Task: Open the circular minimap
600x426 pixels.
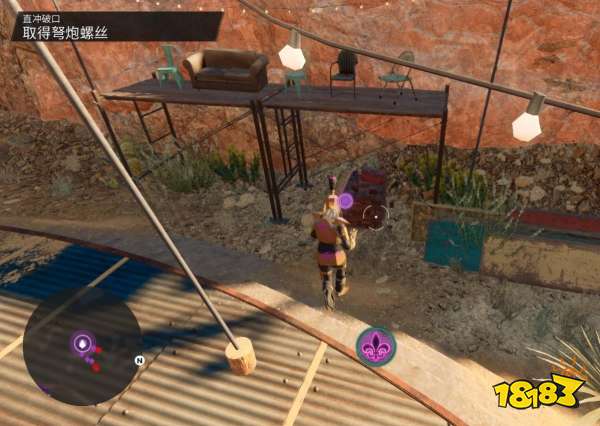Action: (x=83, y=346)
